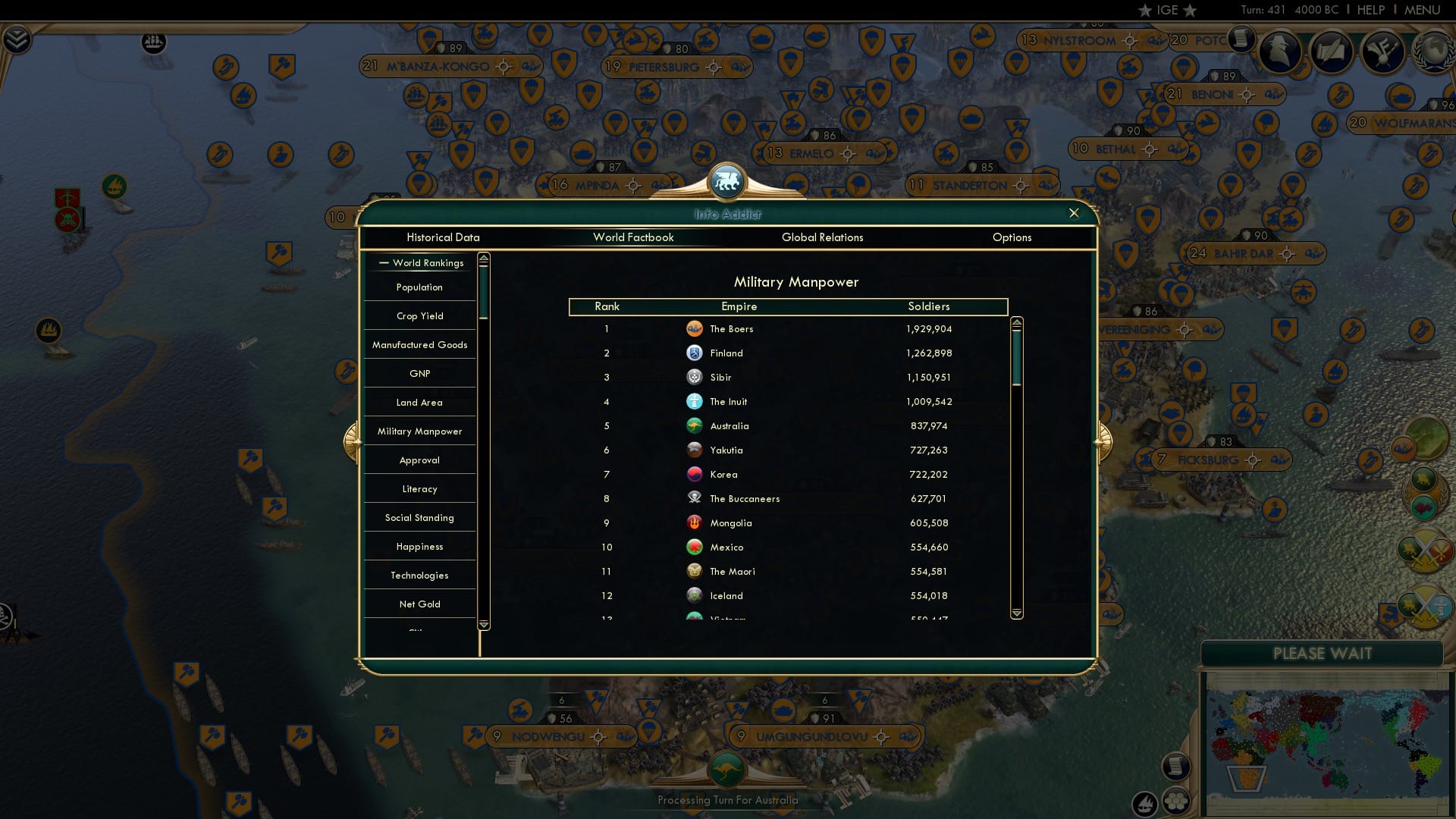Switch to the Historical Data tab
The width and height of the screenshot is (1456, 819).
pos(443,237)
